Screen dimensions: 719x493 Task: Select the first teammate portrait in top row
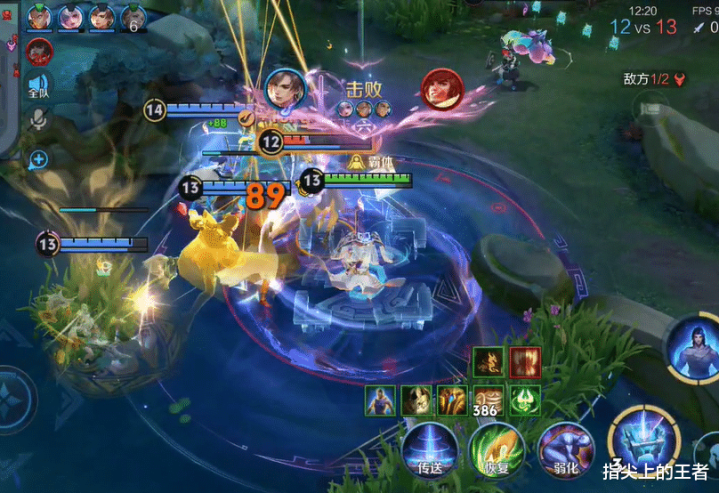coord(40,16)
